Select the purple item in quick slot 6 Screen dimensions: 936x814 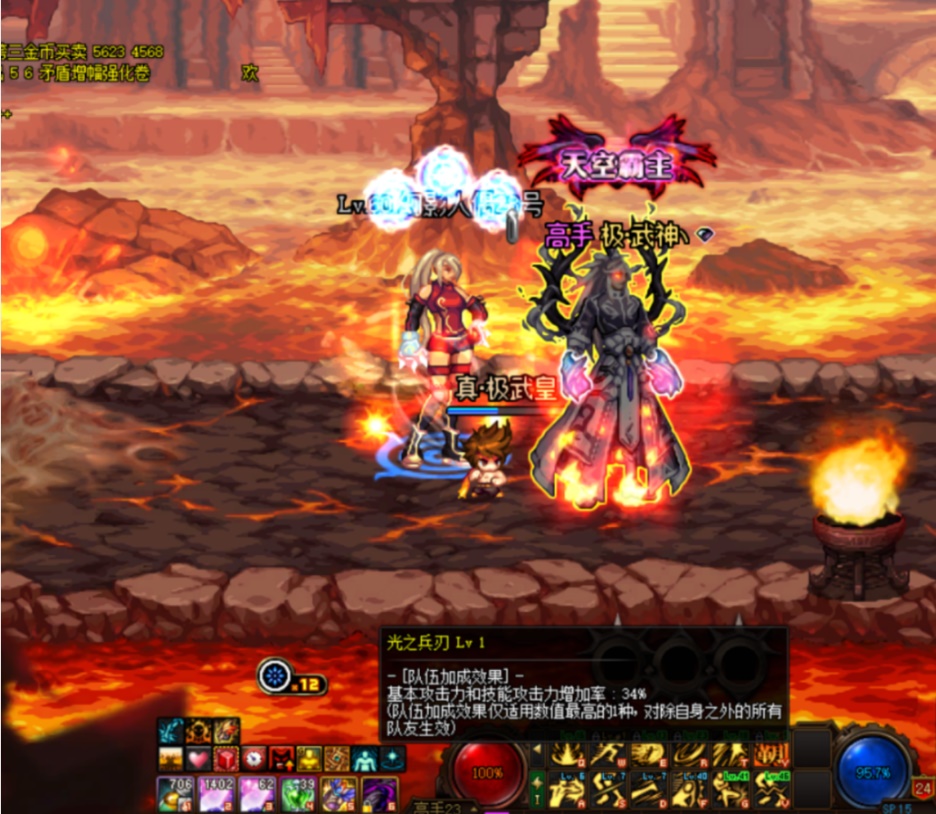click(x=378, y=794)
